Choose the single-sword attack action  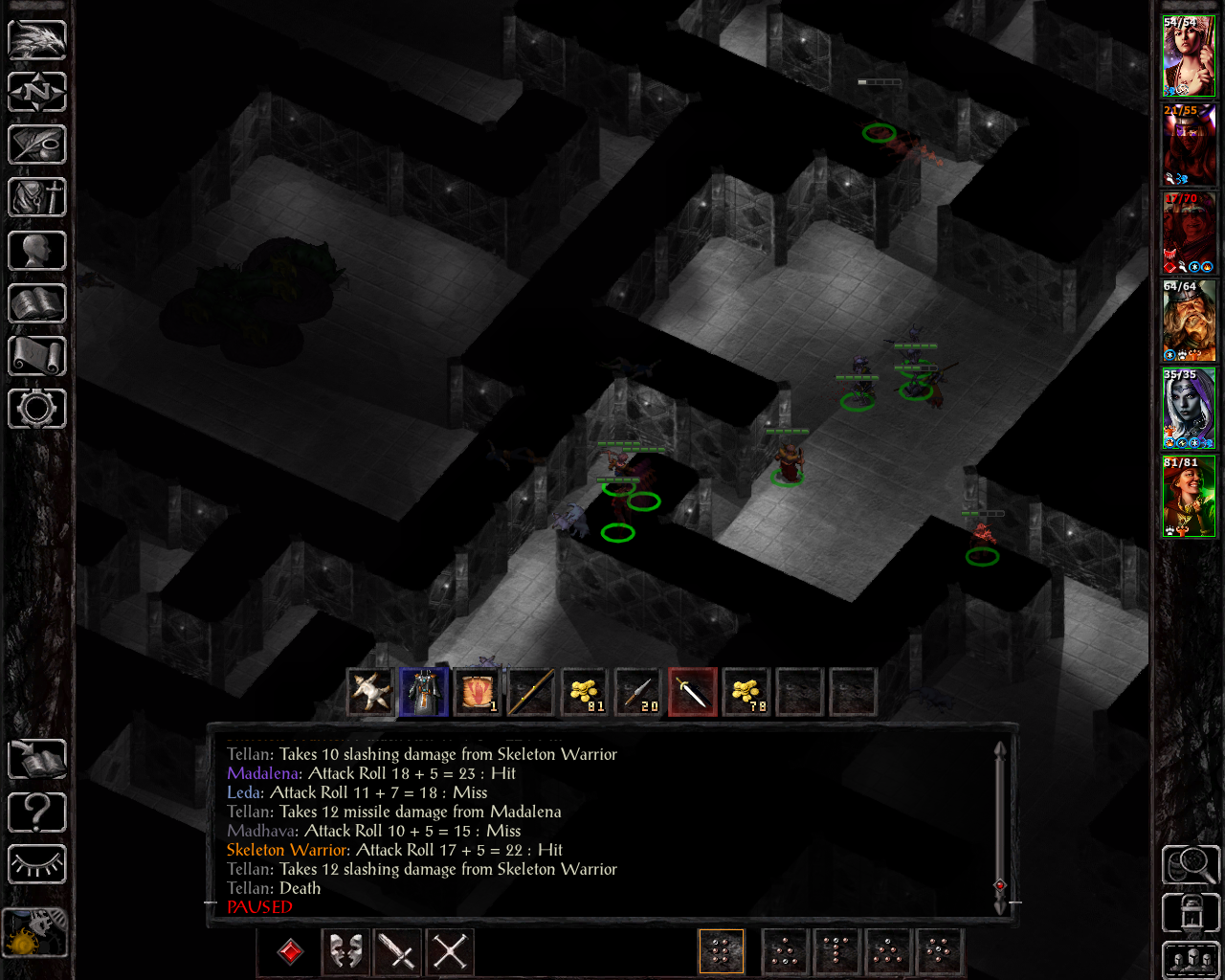click(397, 952)
